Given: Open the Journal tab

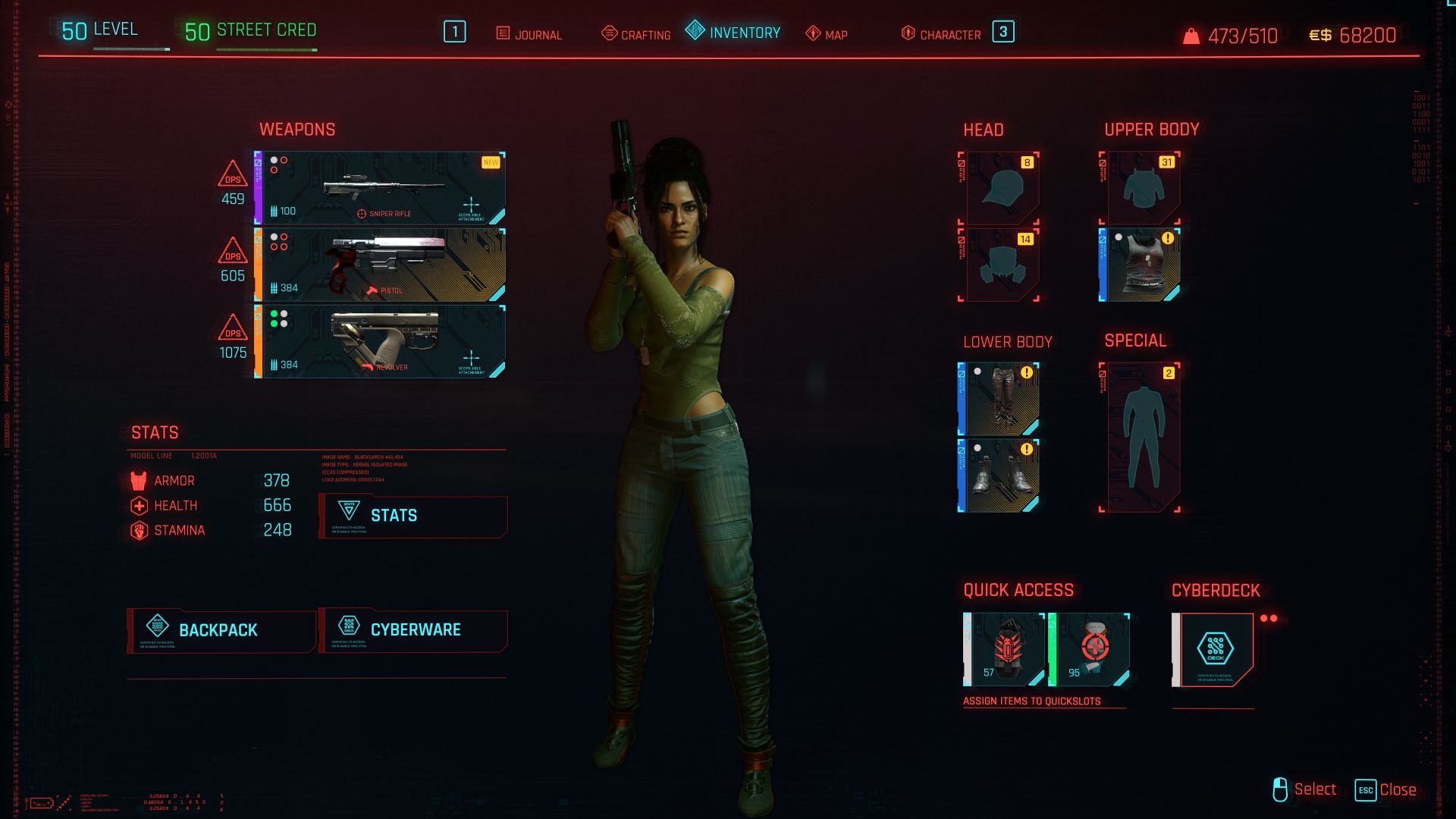Looking at the screenshot, I should click(x=529, y=34).
